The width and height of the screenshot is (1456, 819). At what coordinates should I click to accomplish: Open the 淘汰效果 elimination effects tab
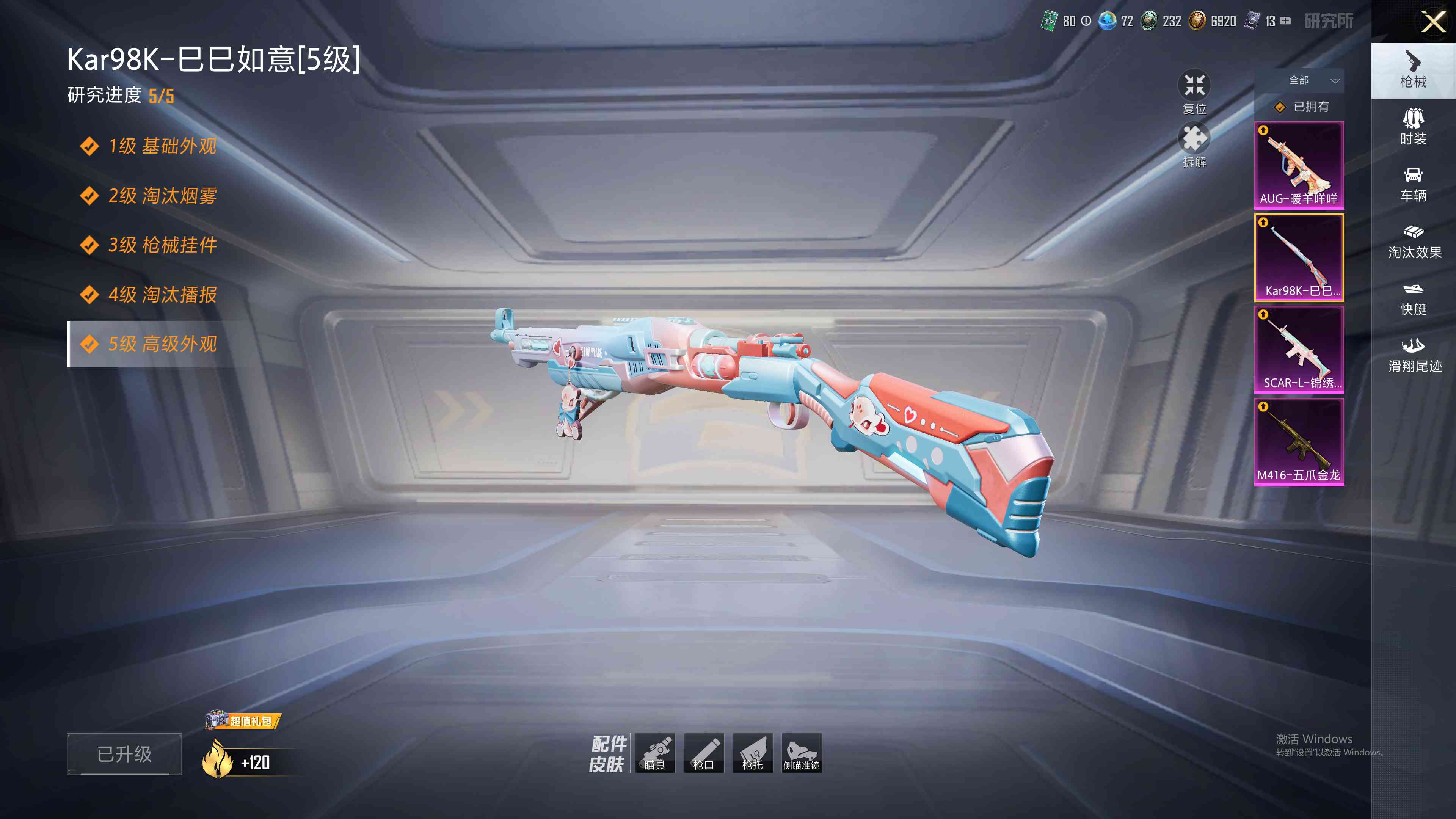(1414, 242)
